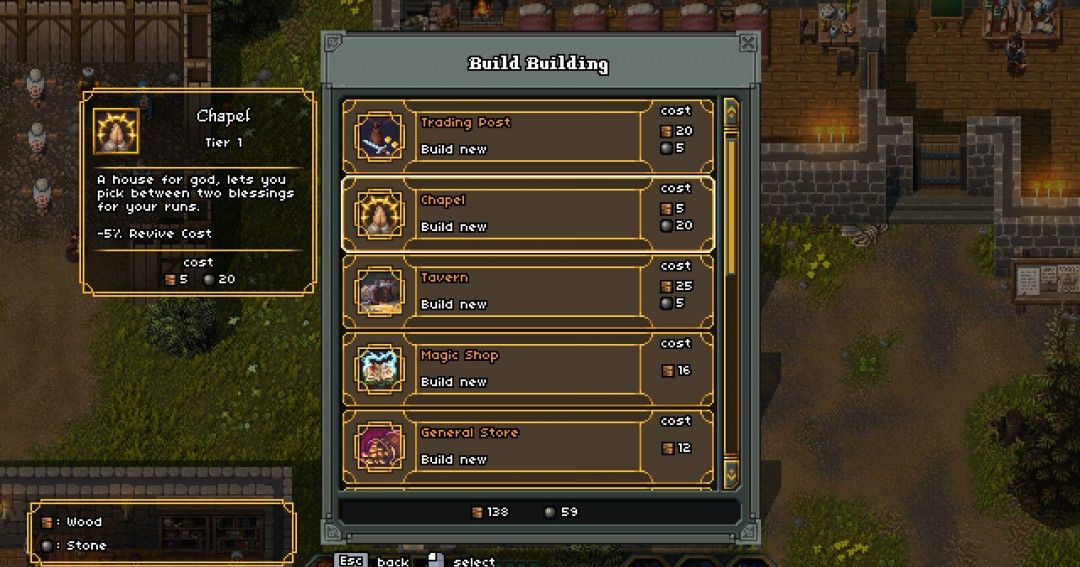This screenshot has width=1080, height=567.
Task: Choose the Chapel building entry
Action: (528, 213)
